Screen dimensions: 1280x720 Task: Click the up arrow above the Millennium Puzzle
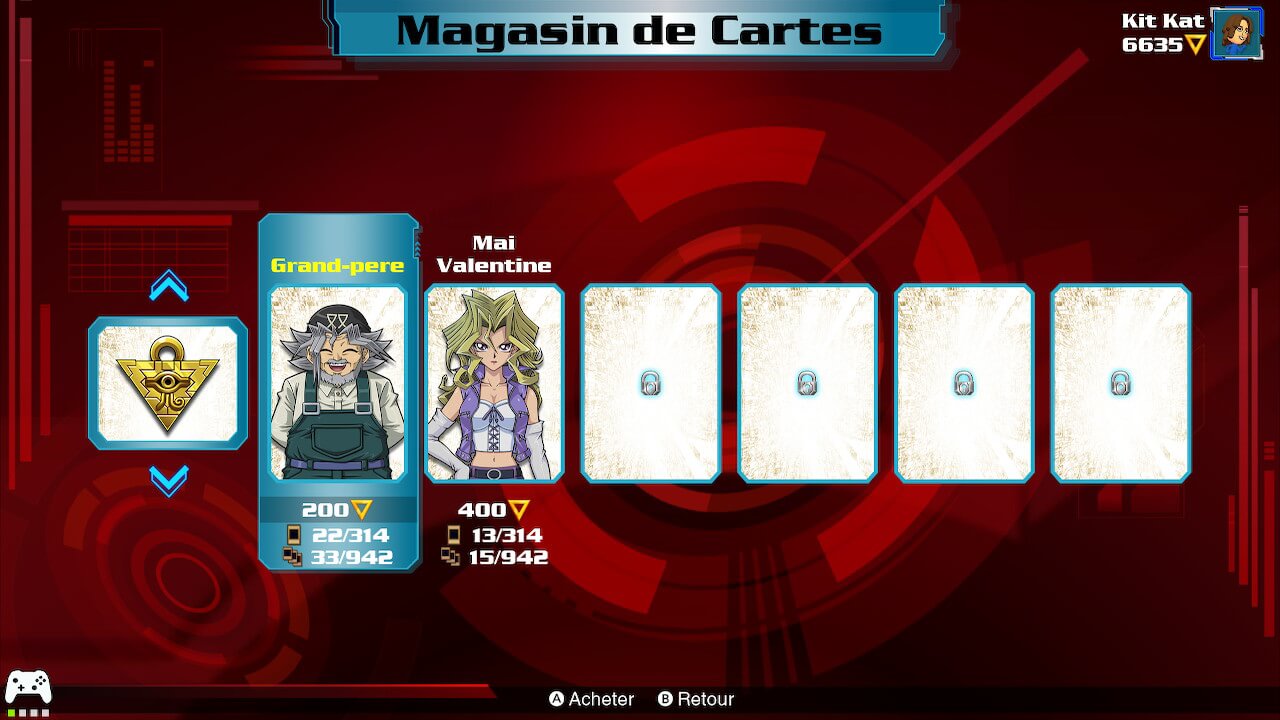tap(168, 288)
